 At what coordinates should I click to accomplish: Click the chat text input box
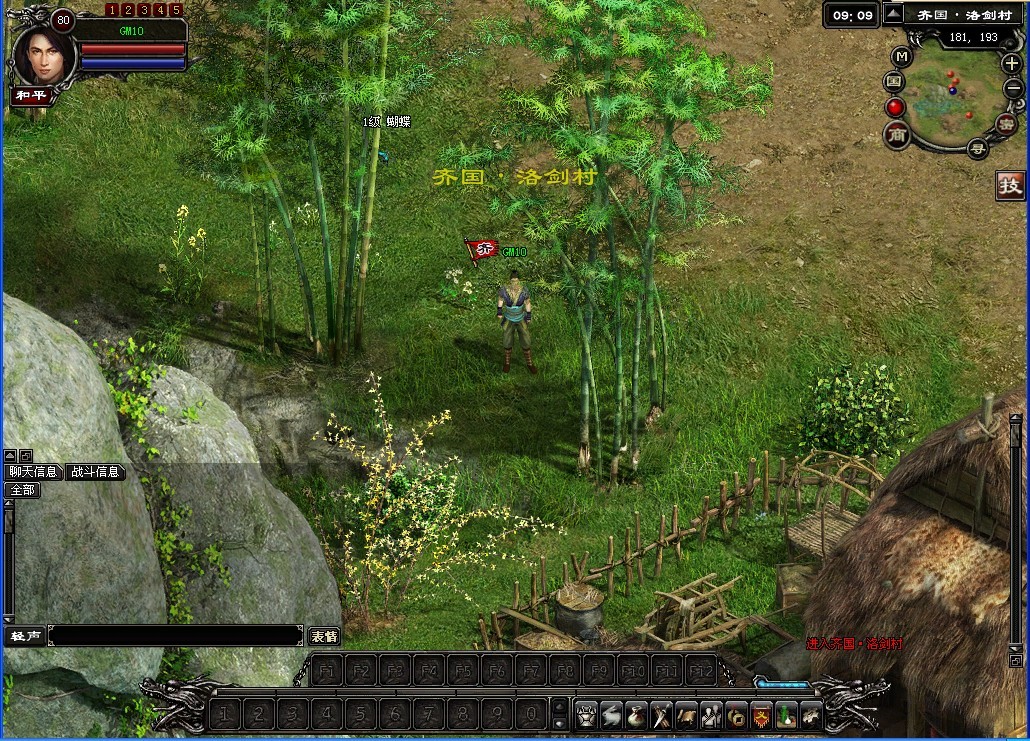(175, 636)
